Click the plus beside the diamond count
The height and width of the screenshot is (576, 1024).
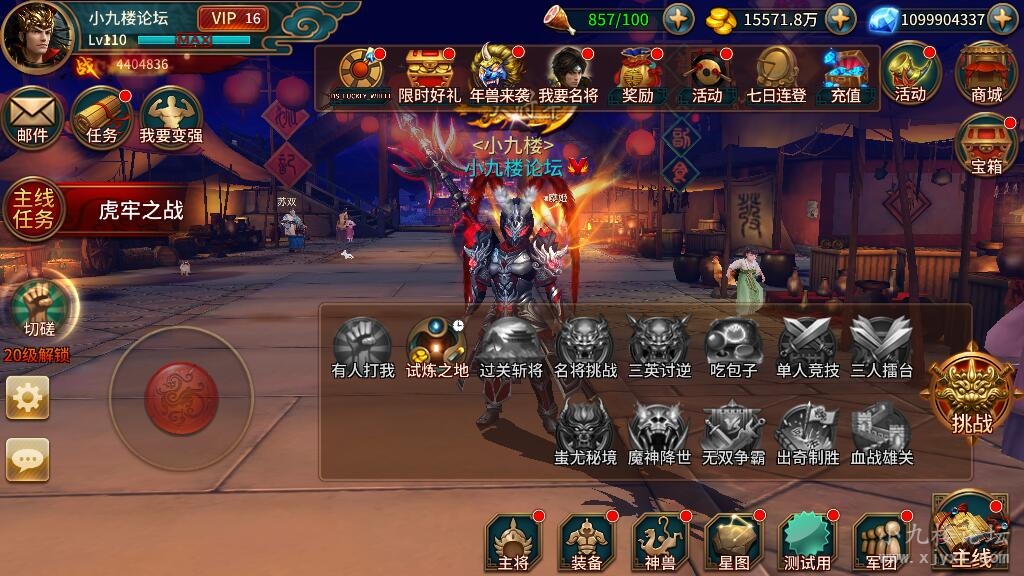[x=1003, y=18]
